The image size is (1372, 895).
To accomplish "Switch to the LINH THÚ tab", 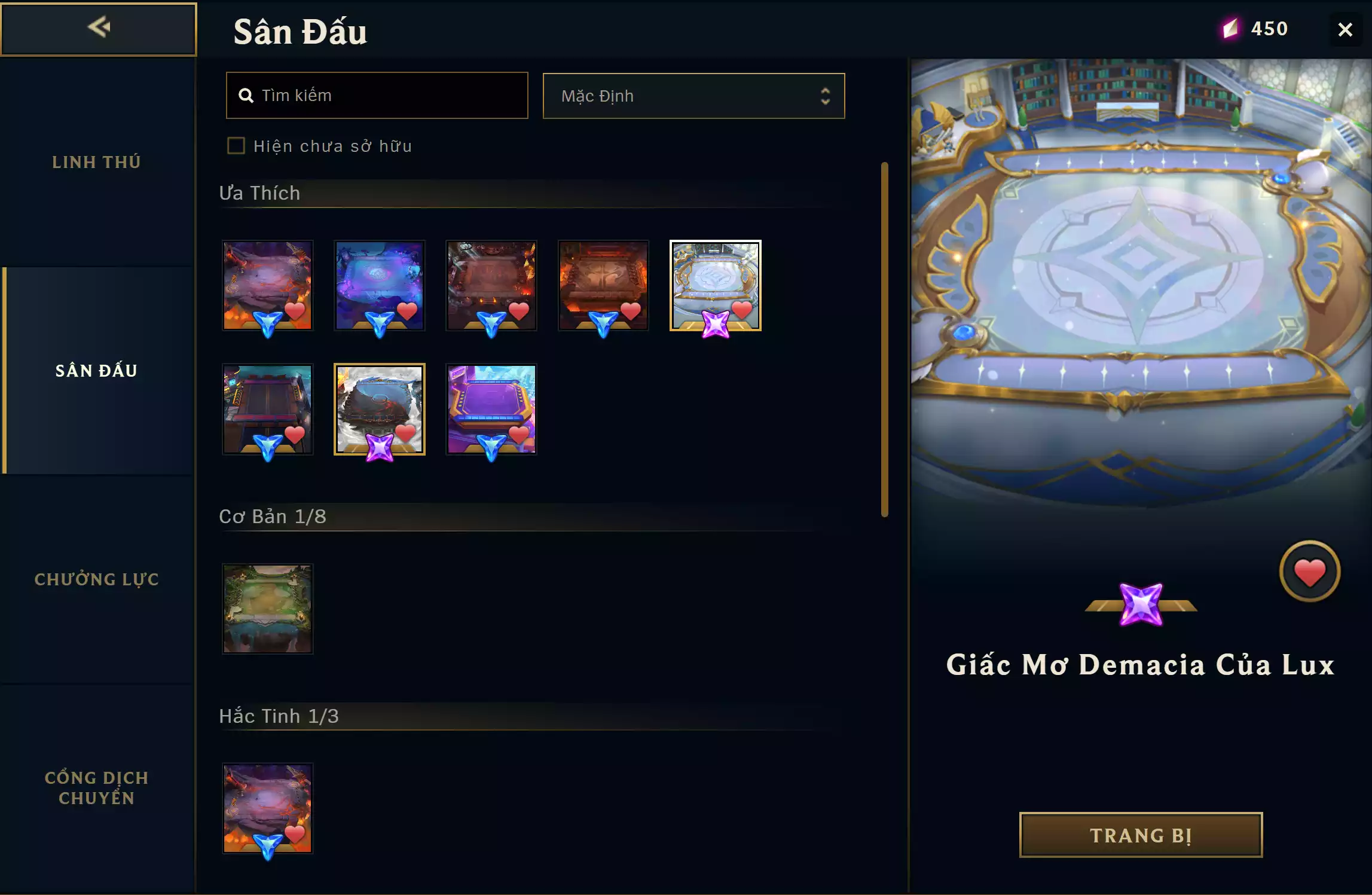I will pyautogui.click(x=96, y=161).
